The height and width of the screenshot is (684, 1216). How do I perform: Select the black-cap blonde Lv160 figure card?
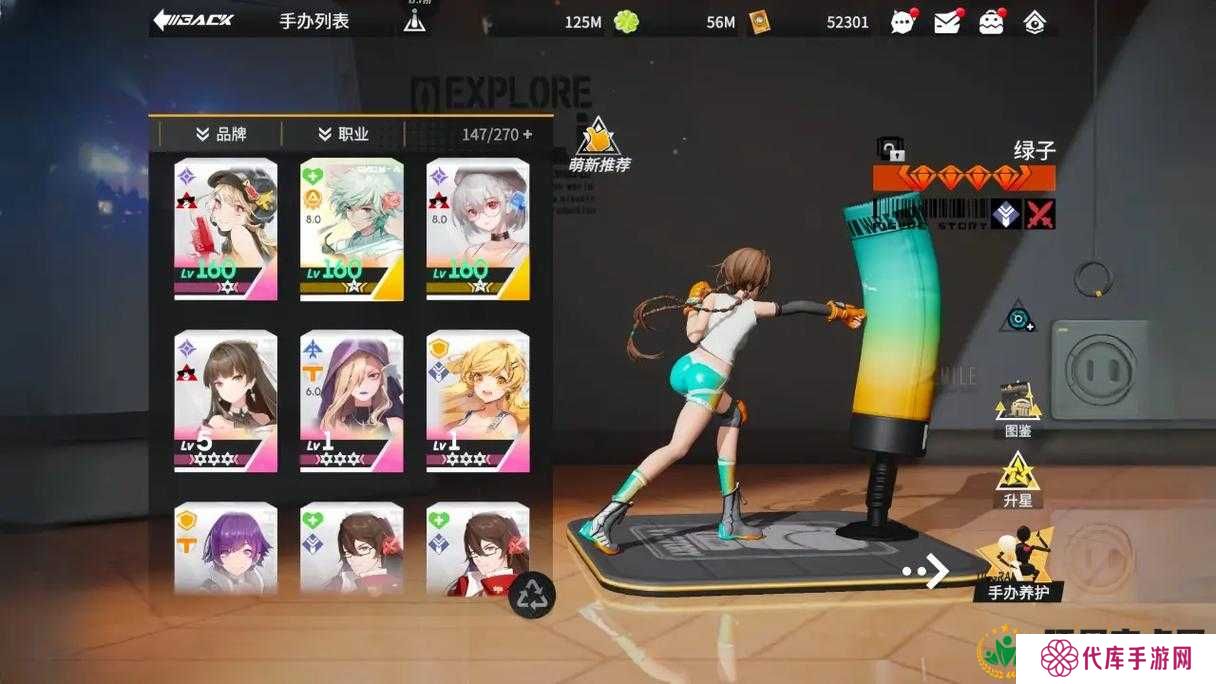coord(225,228)
